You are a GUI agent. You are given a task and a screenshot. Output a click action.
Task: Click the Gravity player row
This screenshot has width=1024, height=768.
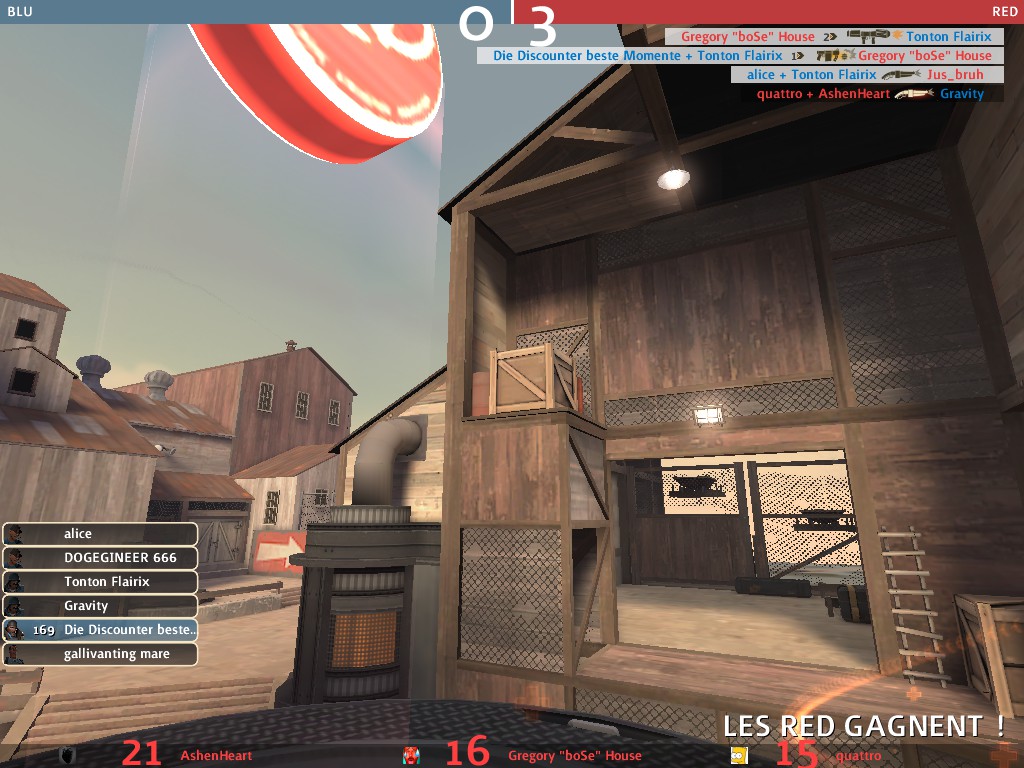click(100, 606)
